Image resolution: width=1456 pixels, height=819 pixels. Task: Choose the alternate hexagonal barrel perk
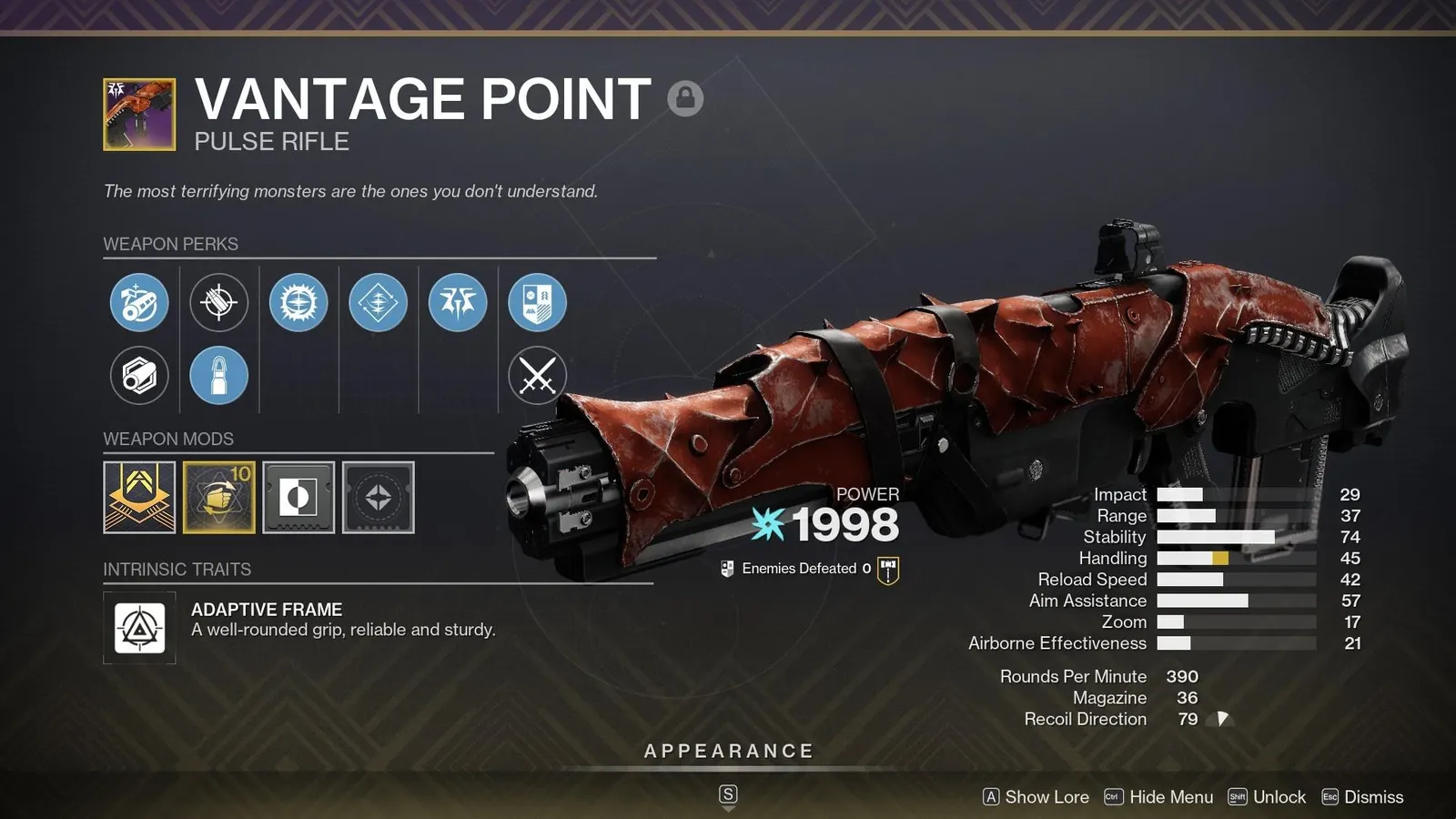coord(138,376)
